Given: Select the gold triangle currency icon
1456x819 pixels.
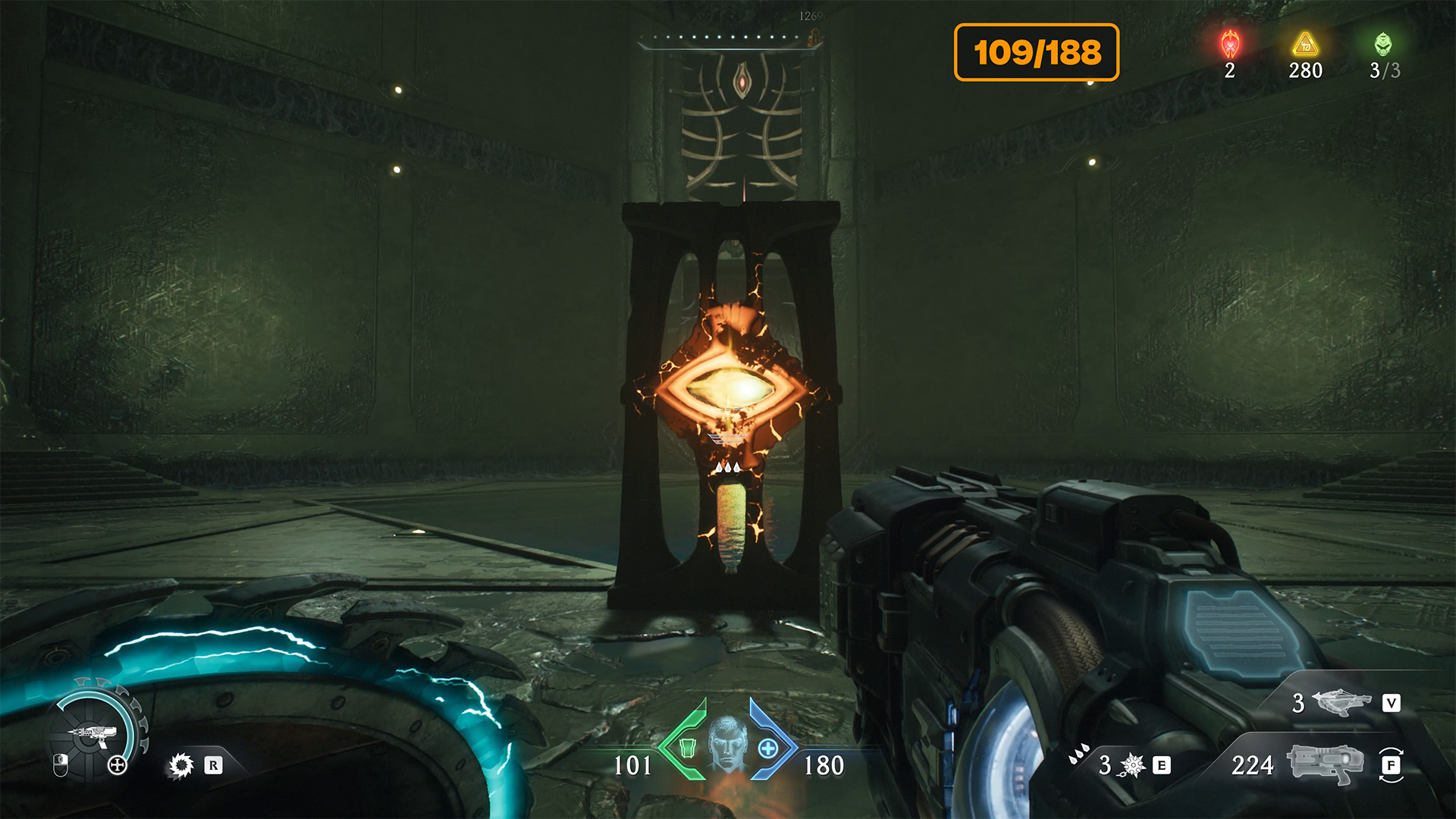Looking at the screenshot, I should [x=1305, y=44].
